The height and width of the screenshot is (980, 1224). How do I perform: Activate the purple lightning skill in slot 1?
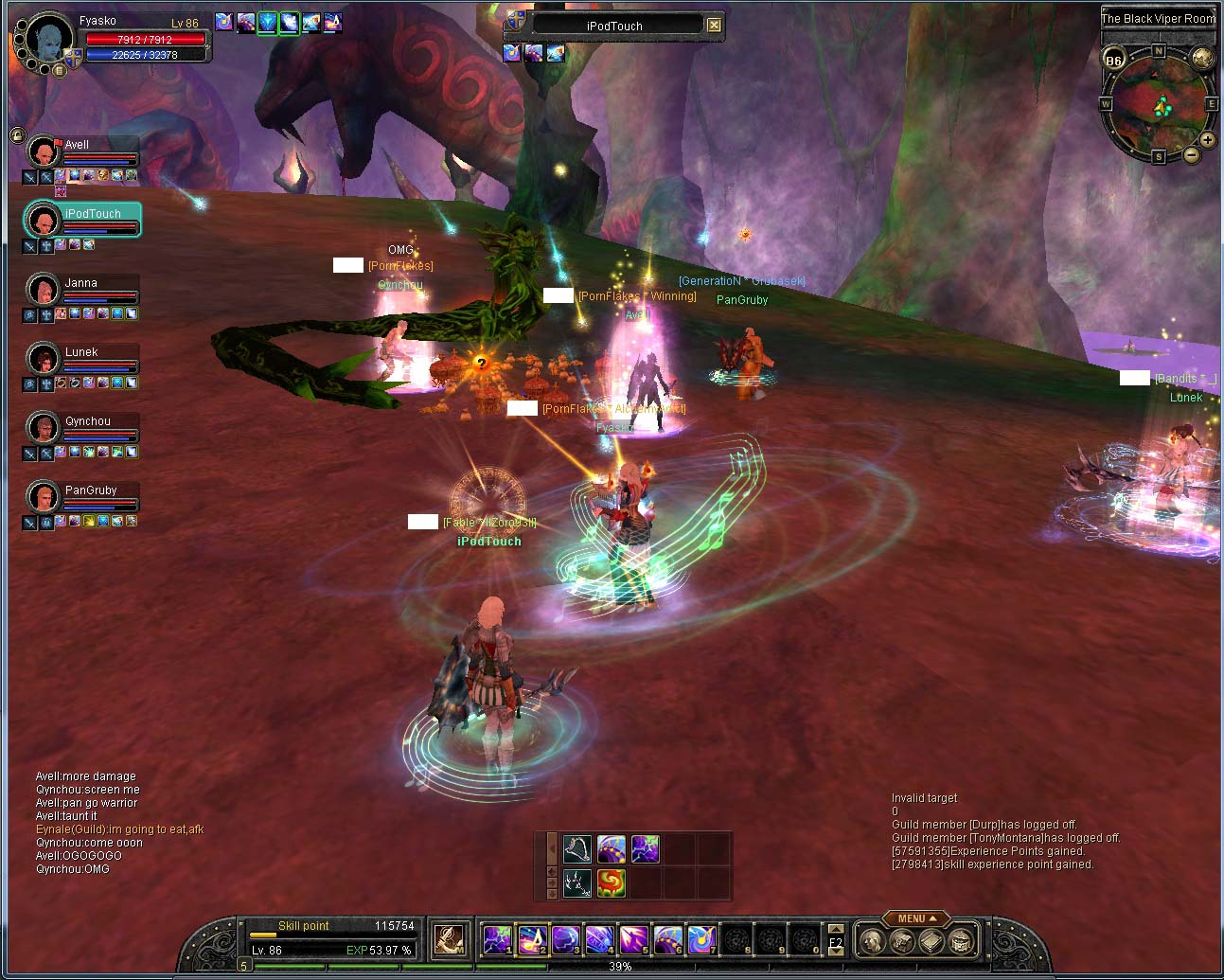tap(497, 939)
